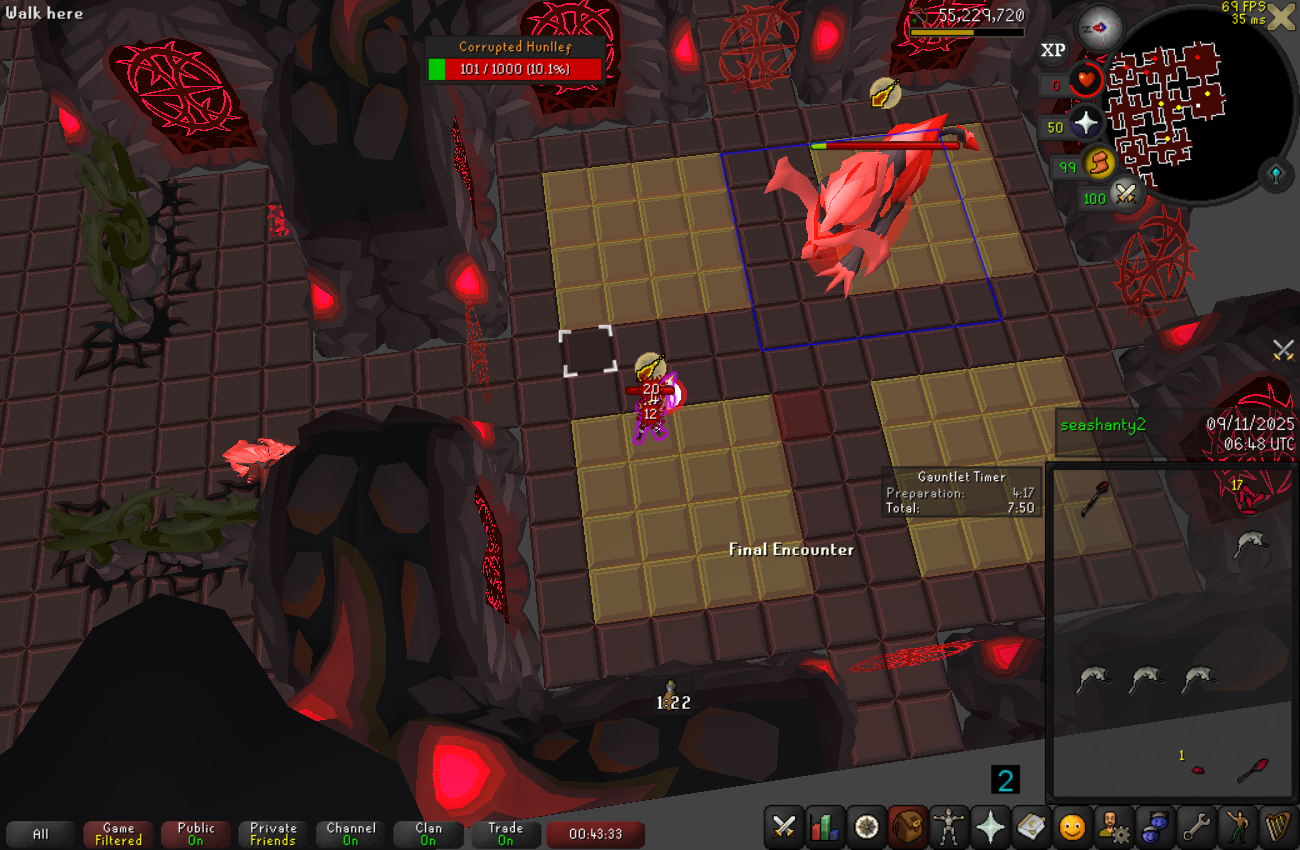Click the logout X button
This screenshot has height=850, width=1300.
click(x=1281, y=18)
